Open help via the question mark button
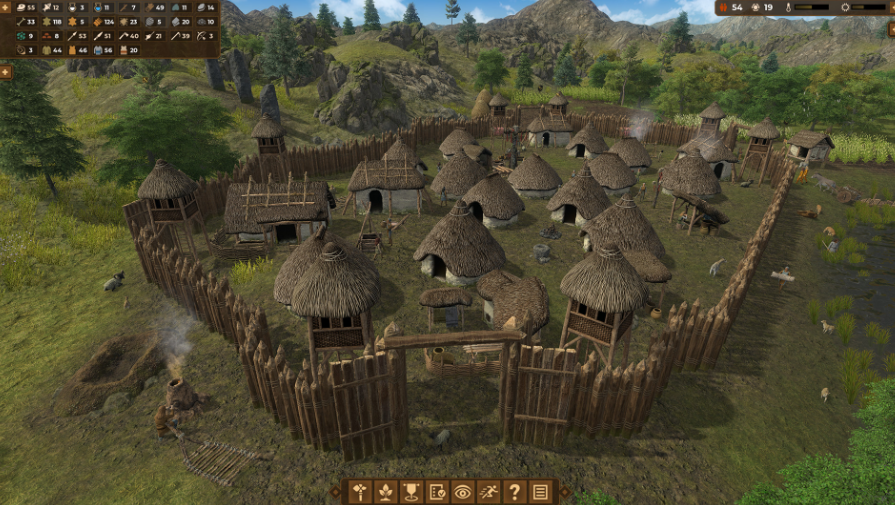Image resolution: width=895 pixels, height=505 pixels. pos(515,492)
